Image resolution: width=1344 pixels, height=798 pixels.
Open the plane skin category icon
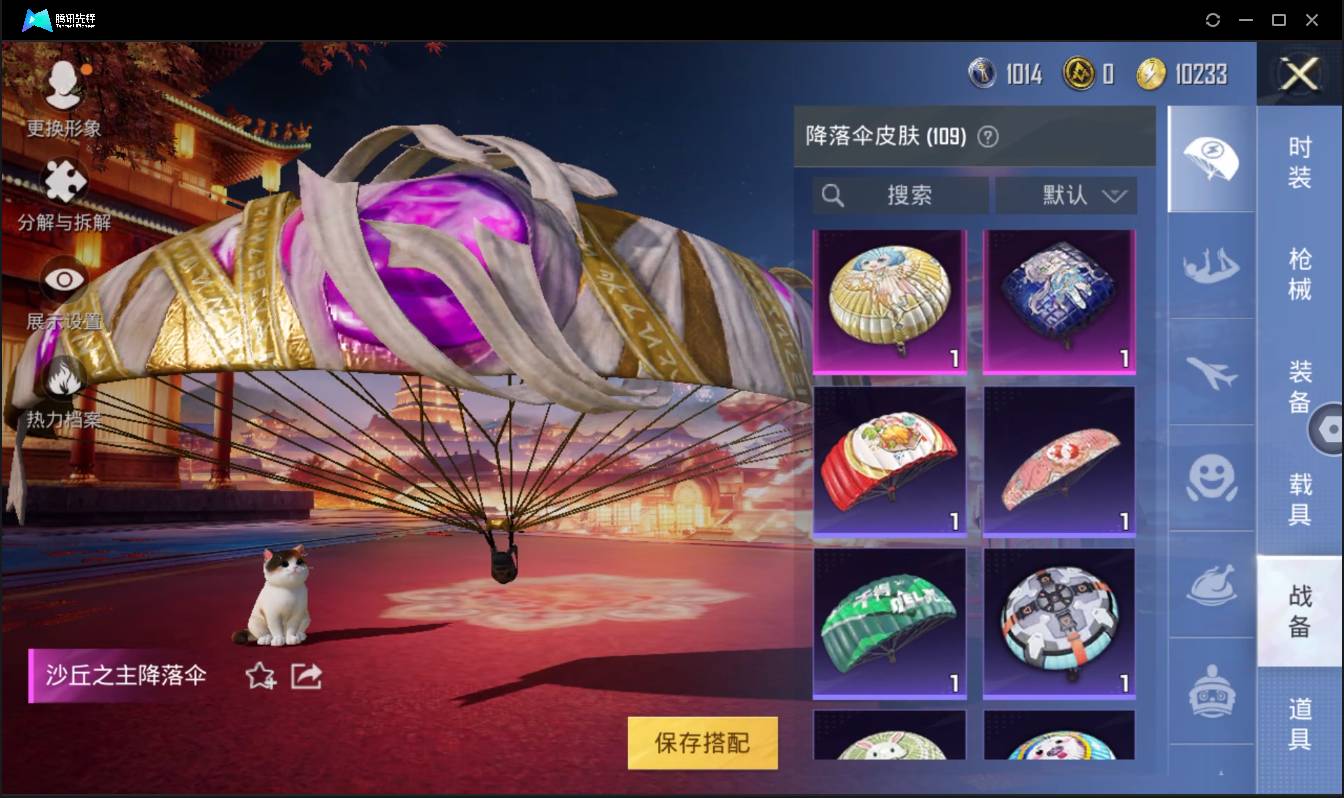pyautogui.click(x=1210, y=374)
